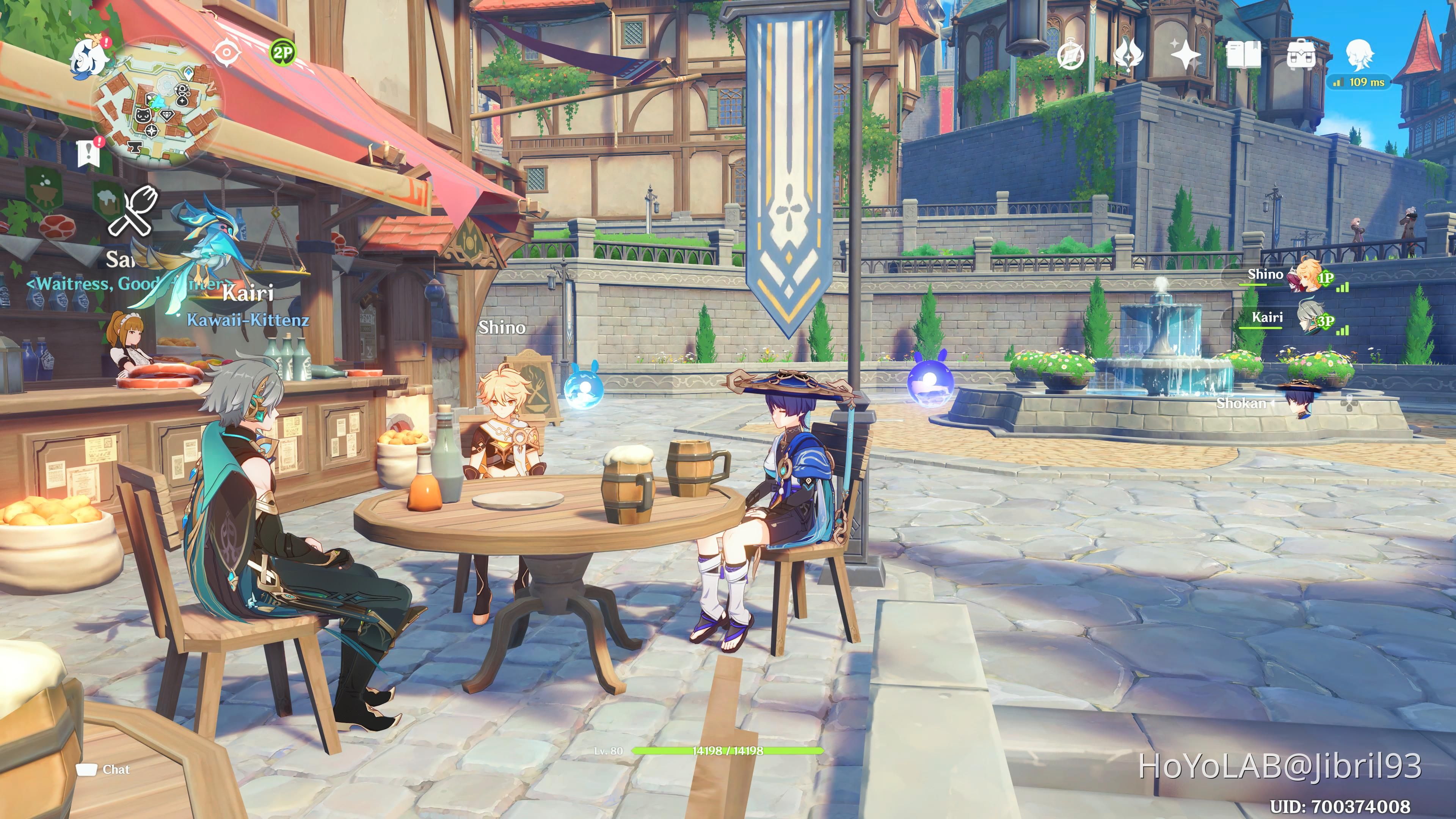
Task: Toggle the 2P co-op mode badge
Action: click(x=284, y=52)
